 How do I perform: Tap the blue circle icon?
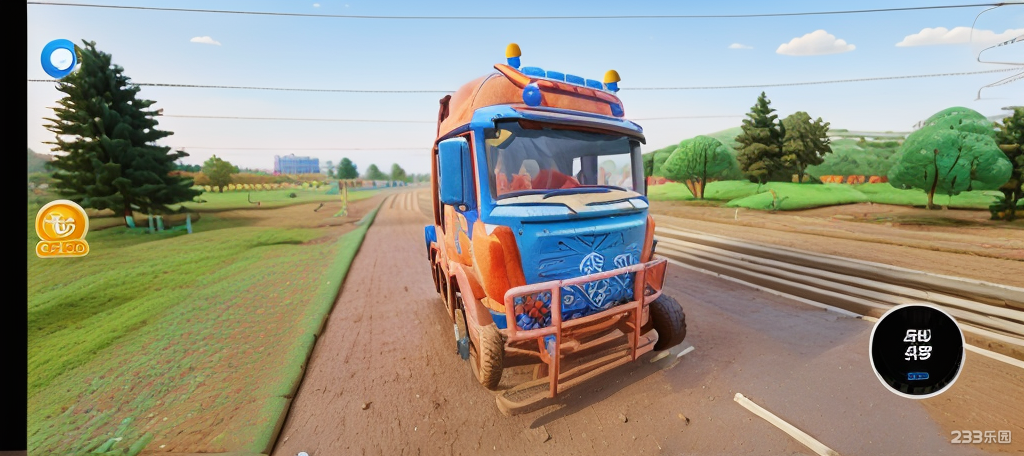click(59, 58)
